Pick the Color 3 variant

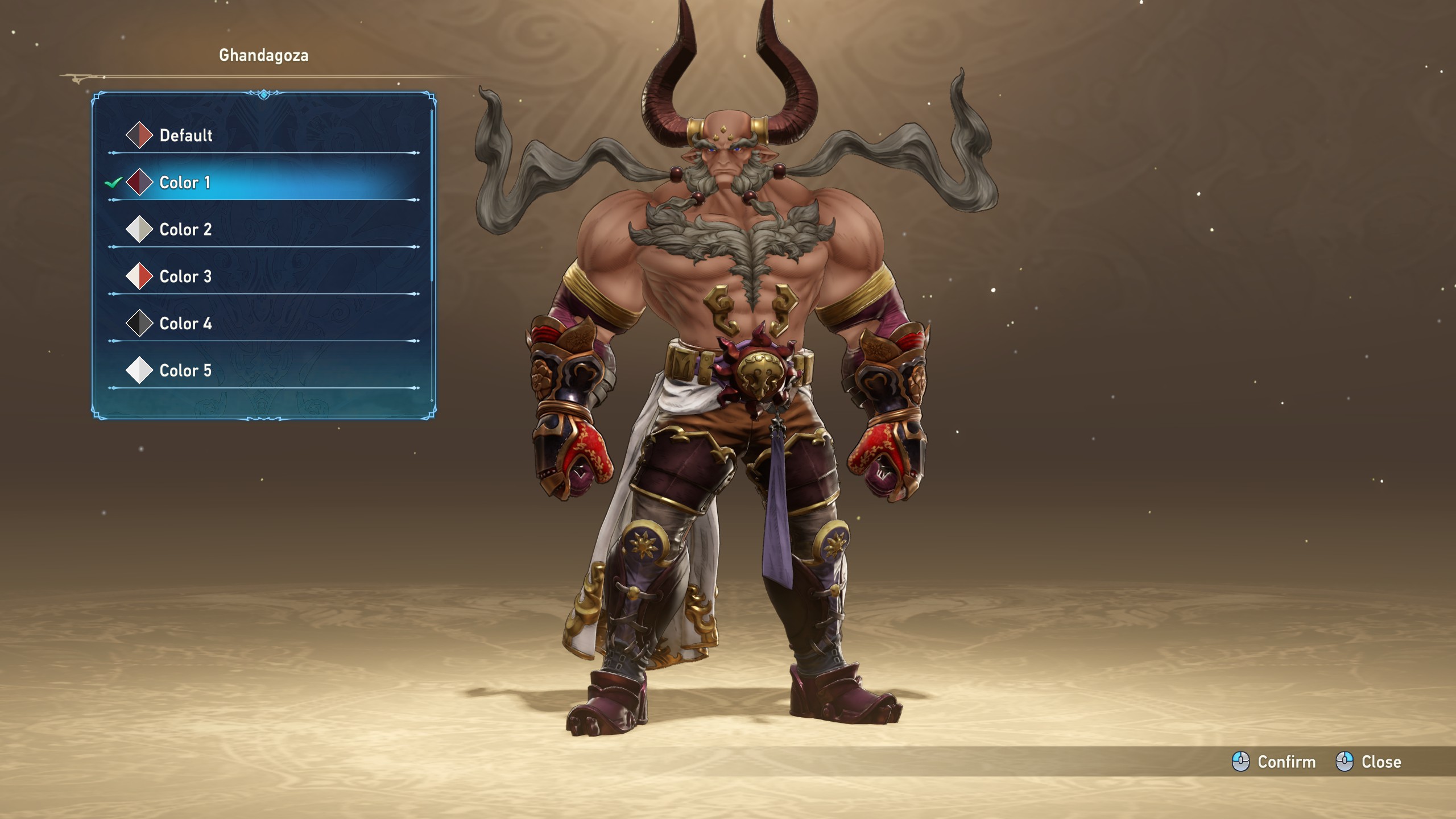coord(185,276)
